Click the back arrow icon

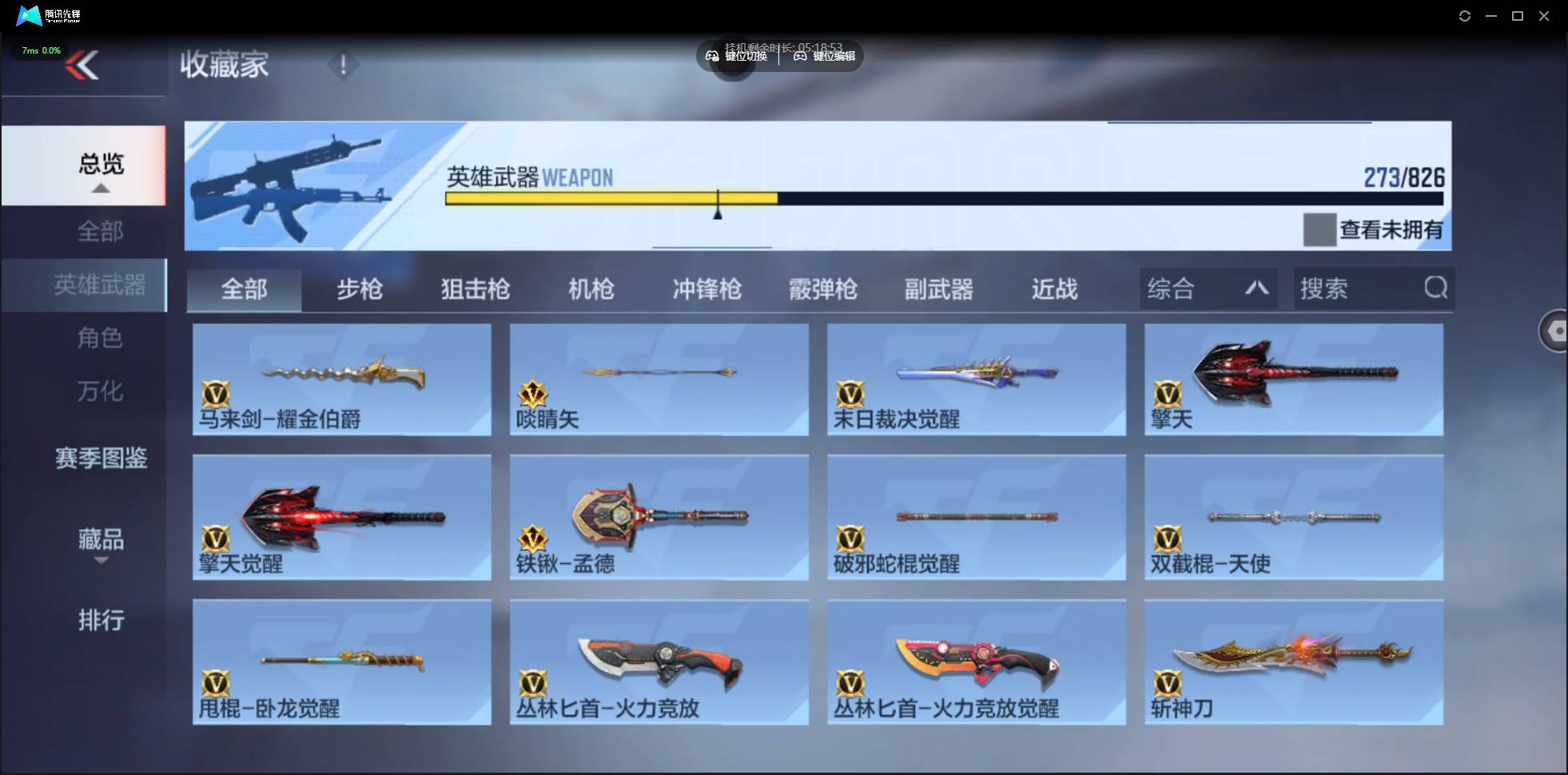tap(82, 66)
